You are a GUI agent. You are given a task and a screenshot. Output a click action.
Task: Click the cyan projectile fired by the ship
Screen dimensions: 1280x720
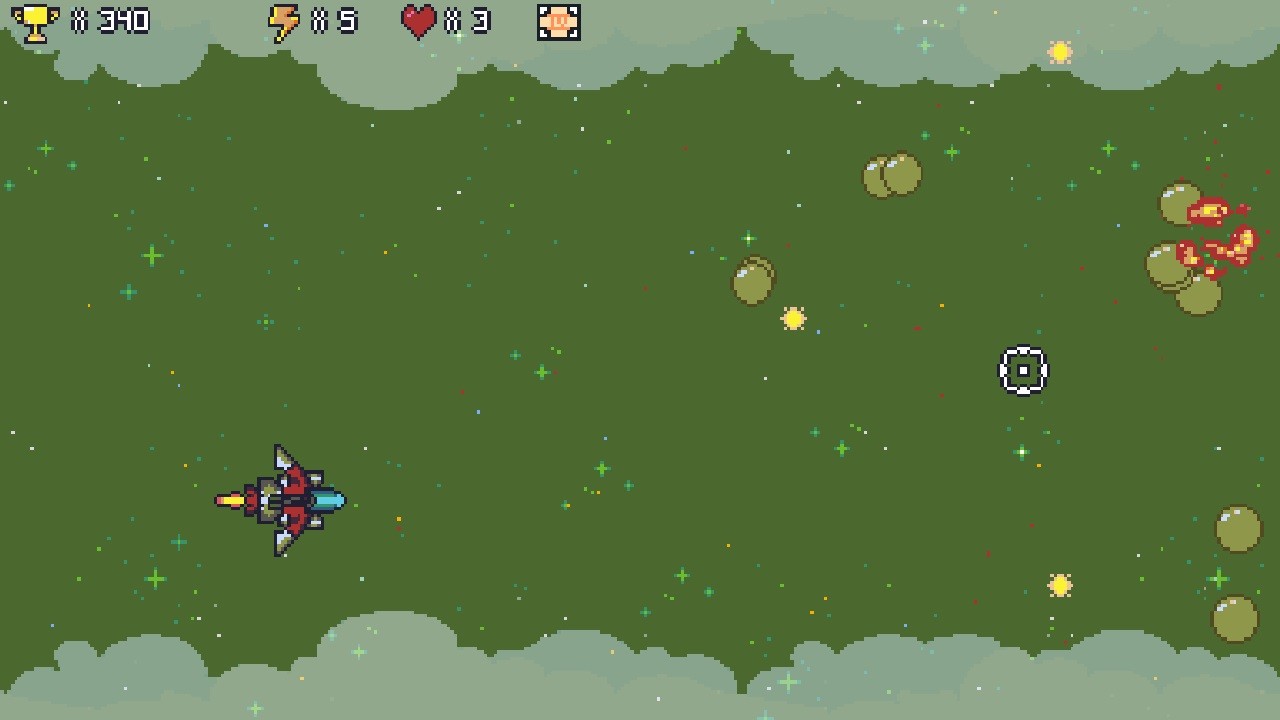coord(327,500)
